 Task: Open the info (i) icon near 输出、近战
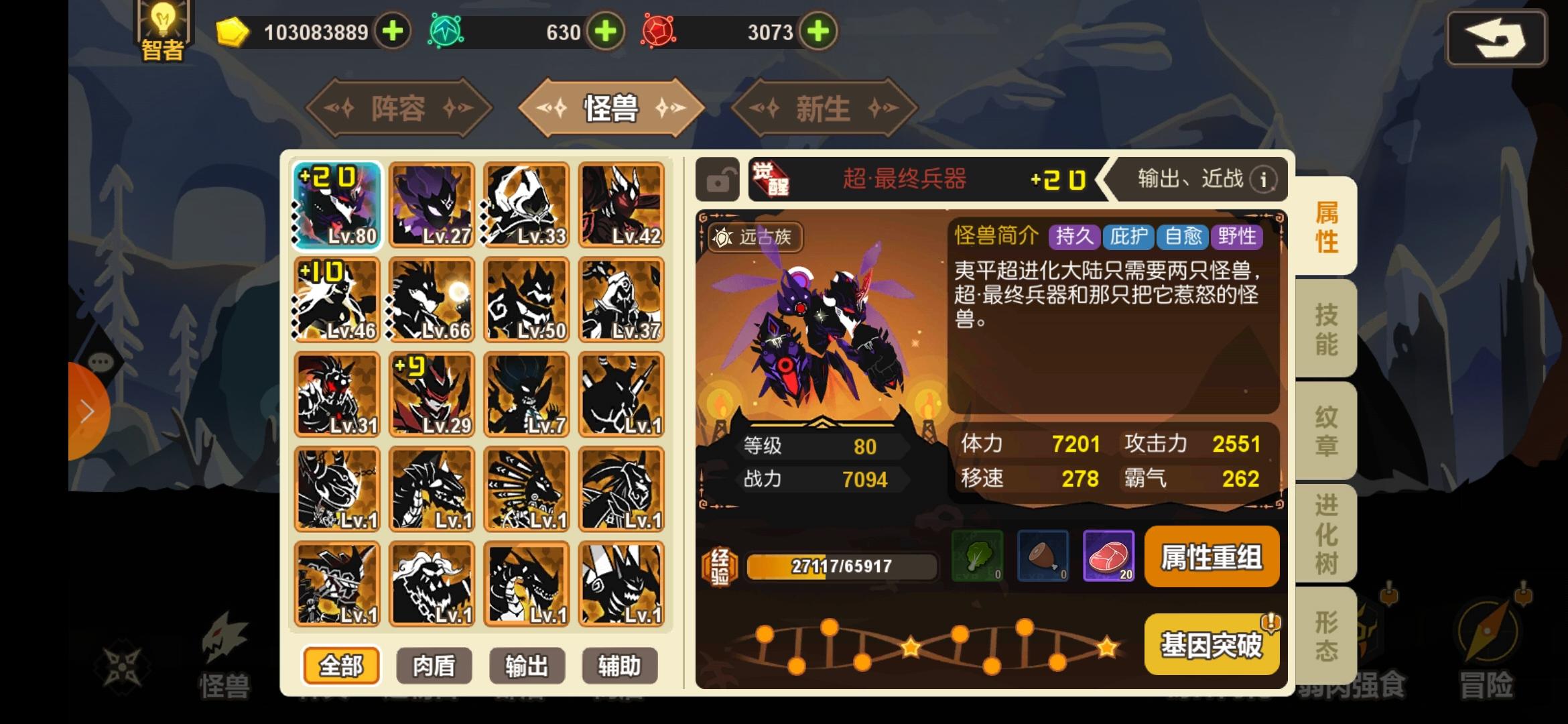tap(1262, 179)
